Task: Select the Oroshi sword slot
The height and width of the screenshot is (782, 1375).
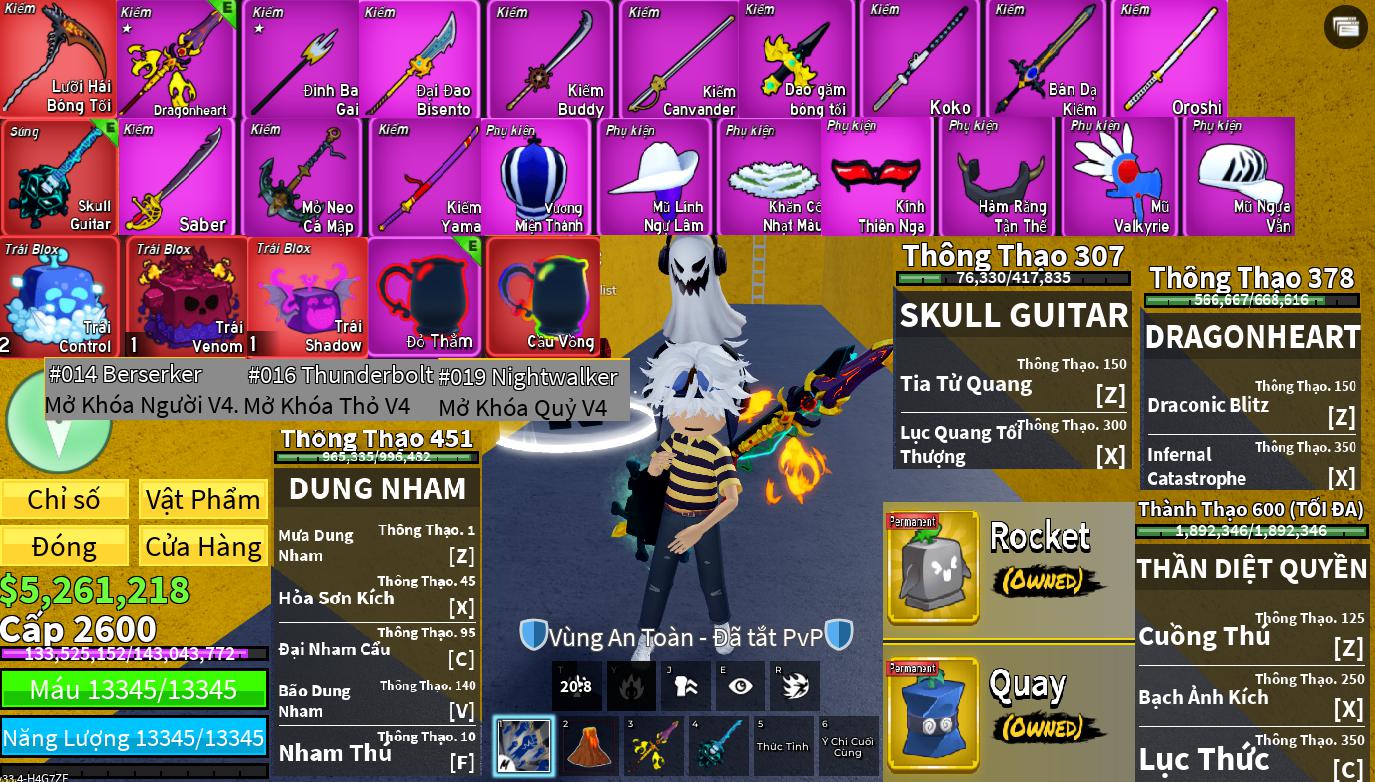Action: click(1168, 60)
